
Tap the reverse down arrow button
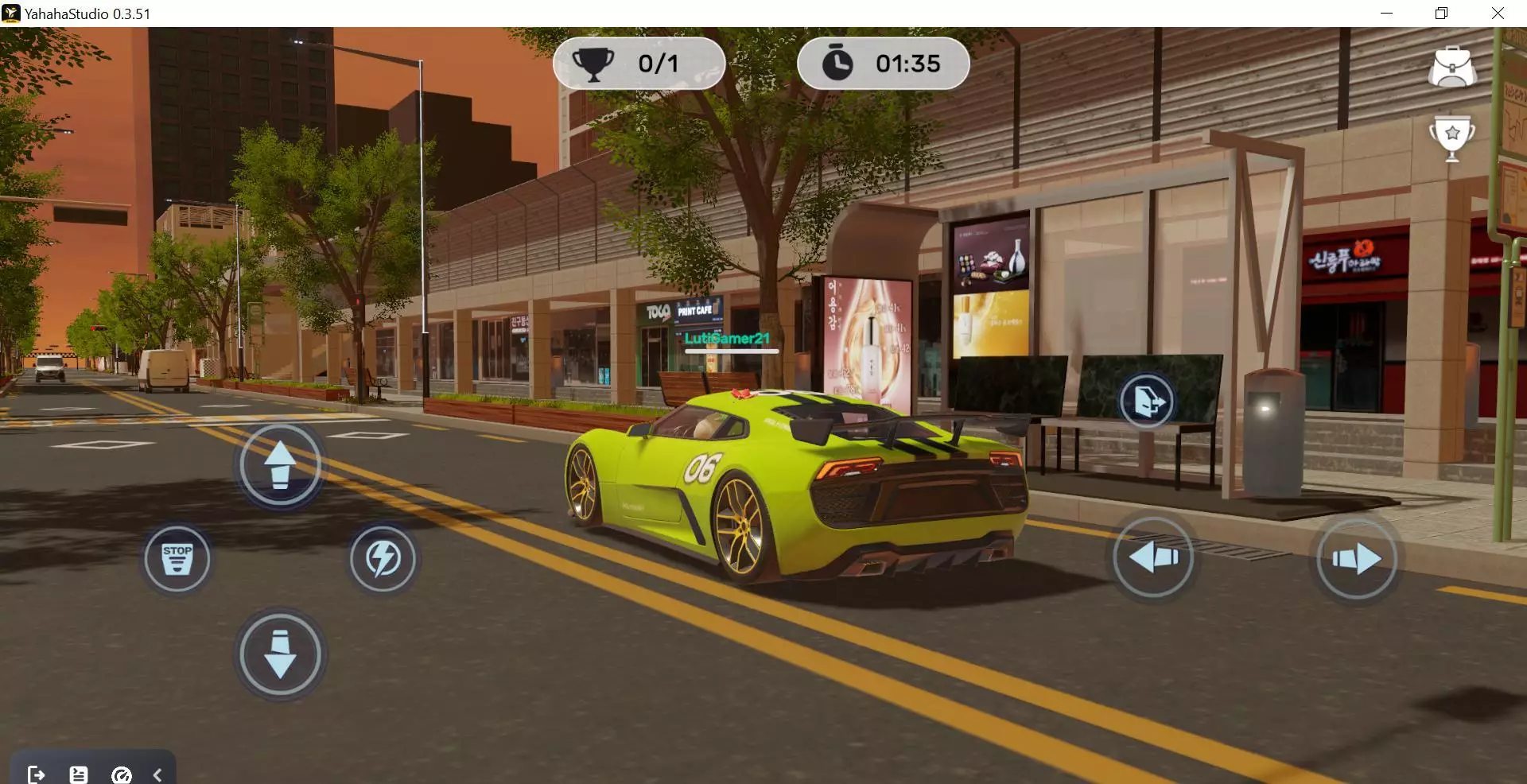point(280,654)
